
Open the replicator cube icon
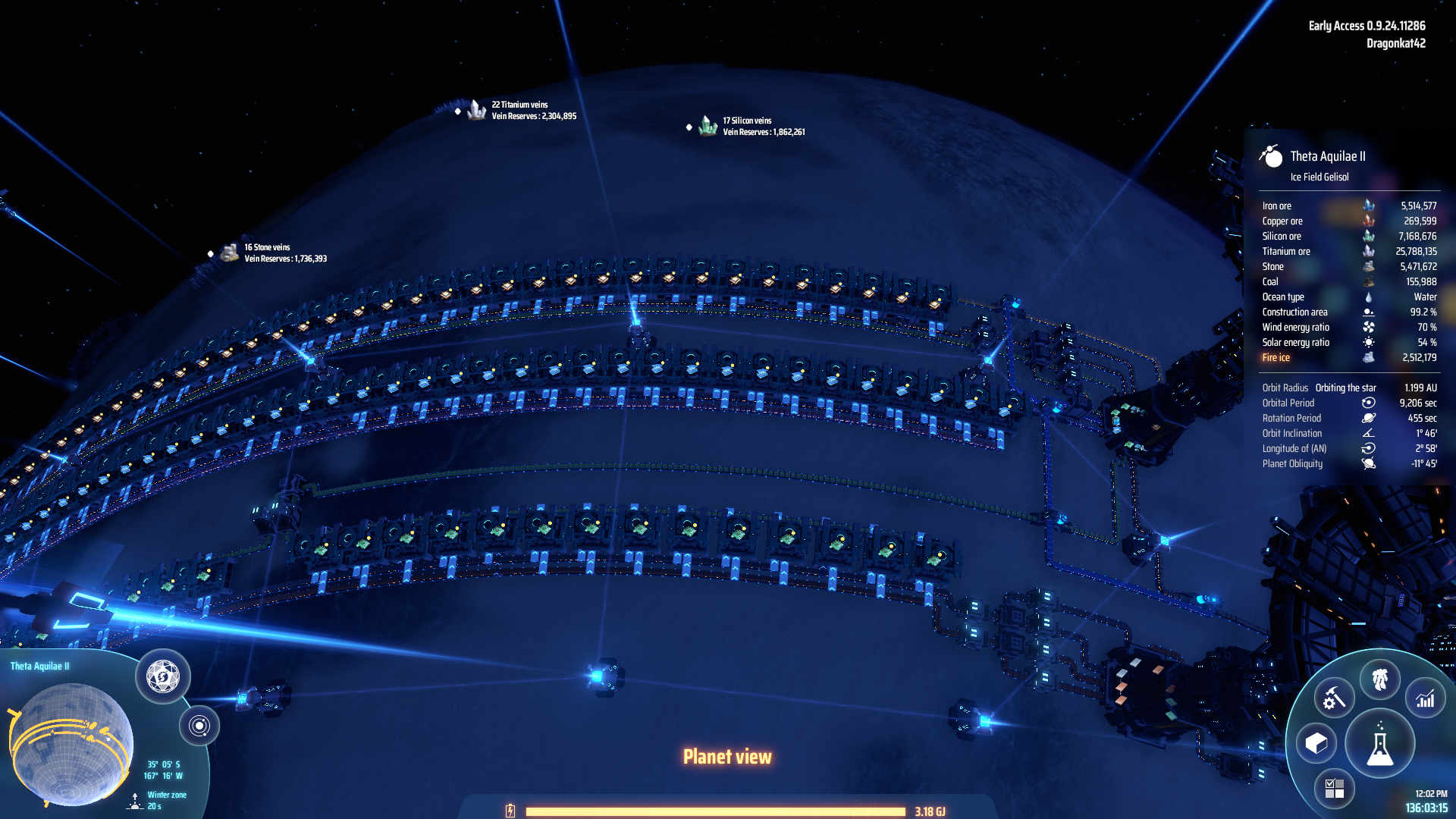1316,743
